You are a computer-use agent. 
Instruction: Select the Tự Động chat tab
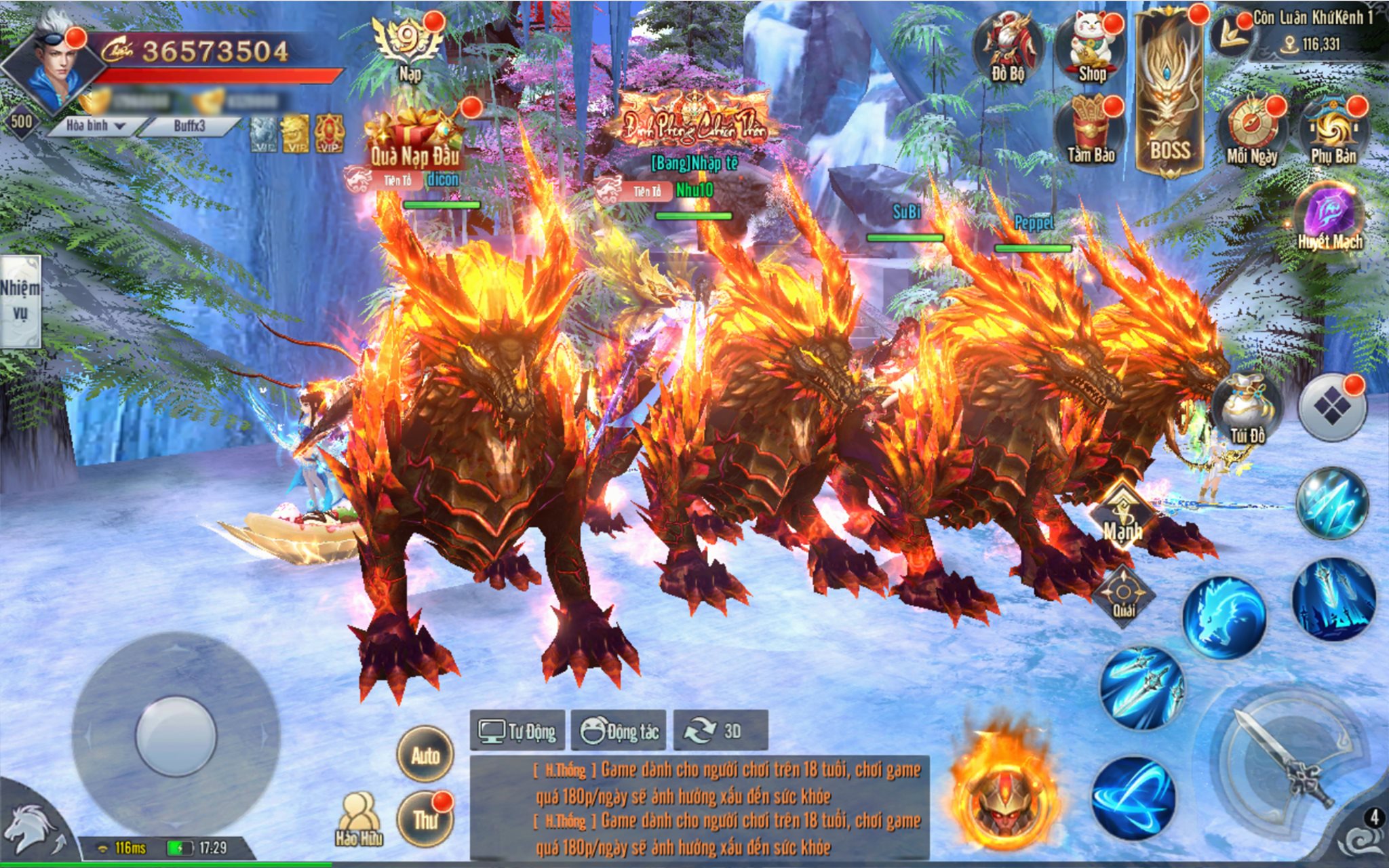(517, 731)
